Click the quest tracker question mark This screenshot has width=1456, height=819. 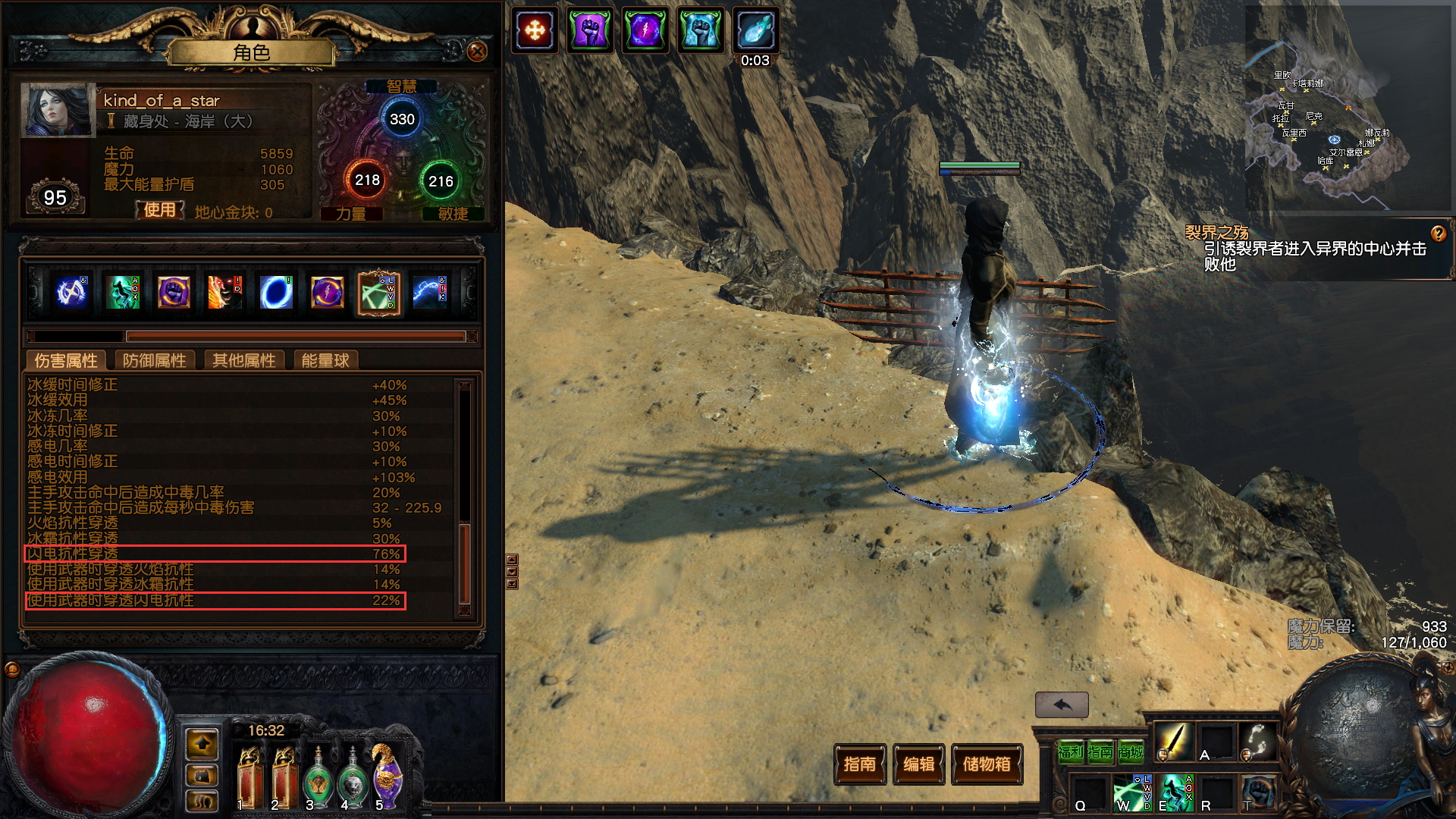tap(1438, 234)
